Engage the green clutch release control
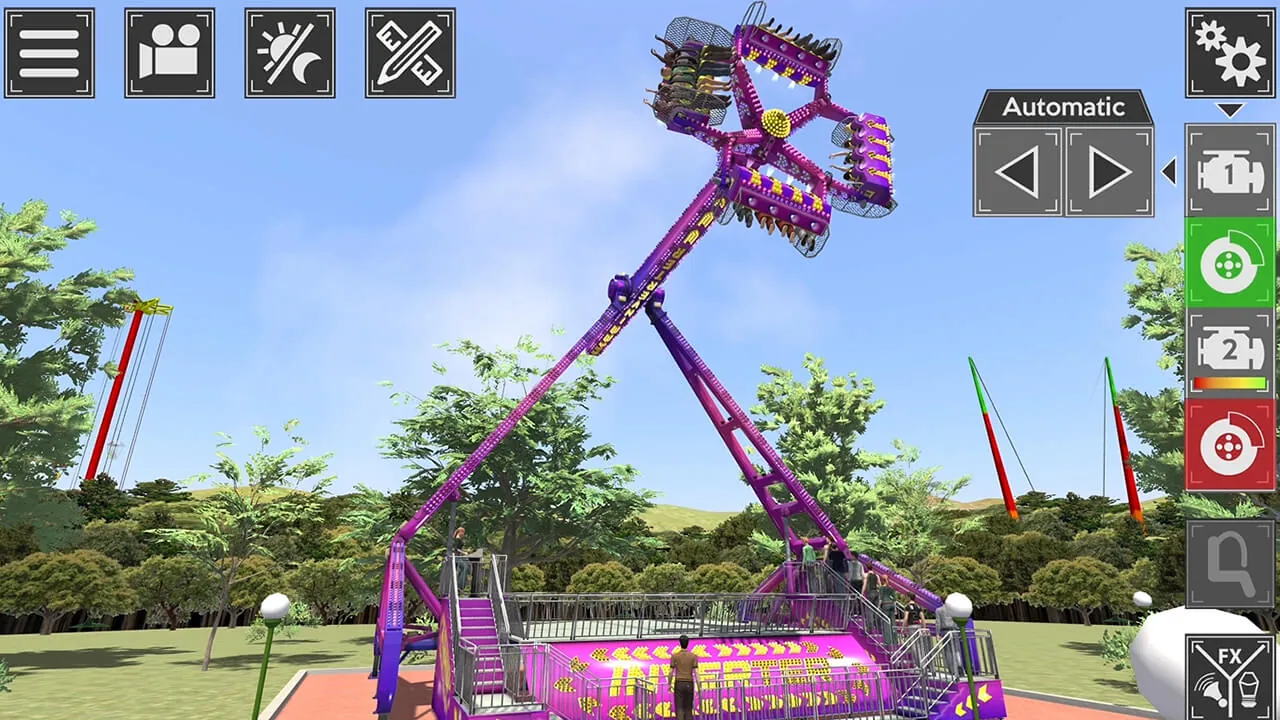Image resolution: width=1280 pixels, height=720 pixels. [x=1229, y=264]
